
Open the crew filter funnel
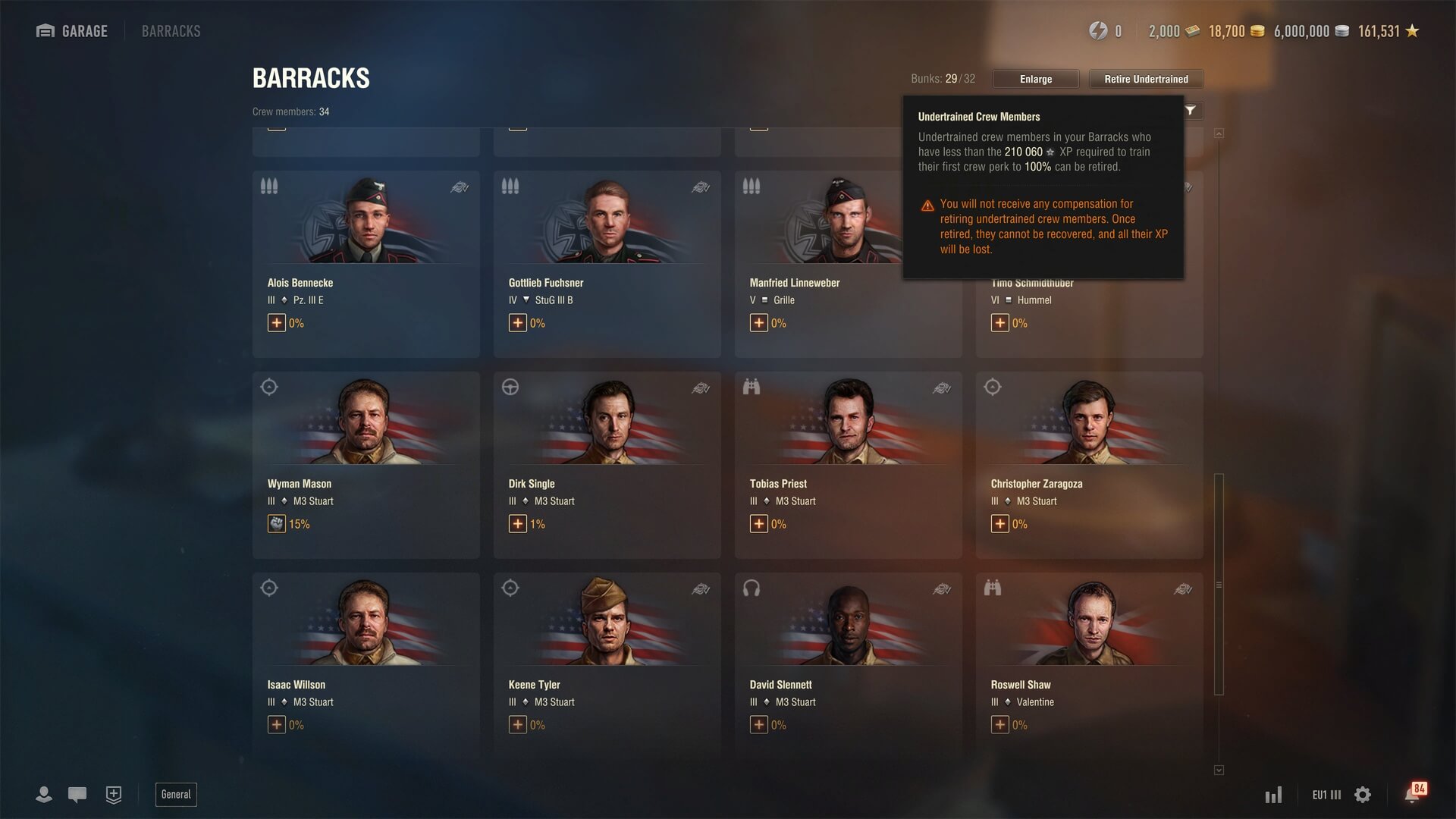(1191, 111)
